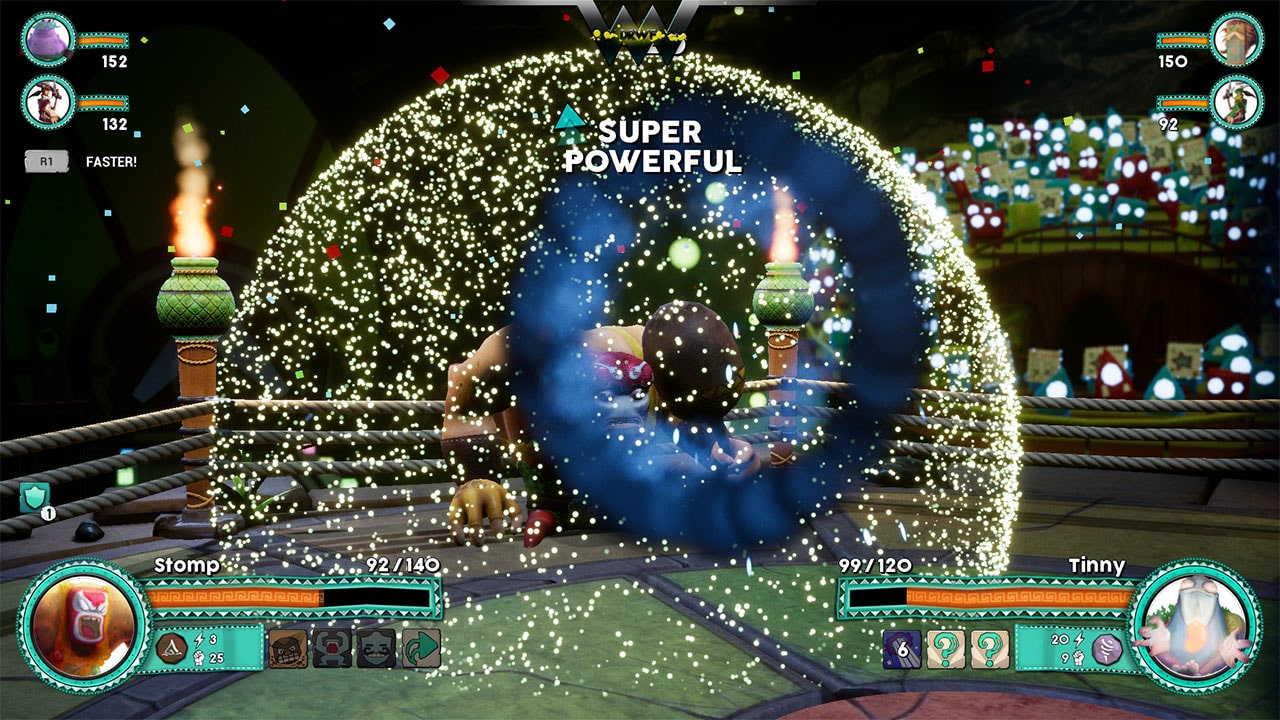Reveal the second question mark ability card

point(991,648)
